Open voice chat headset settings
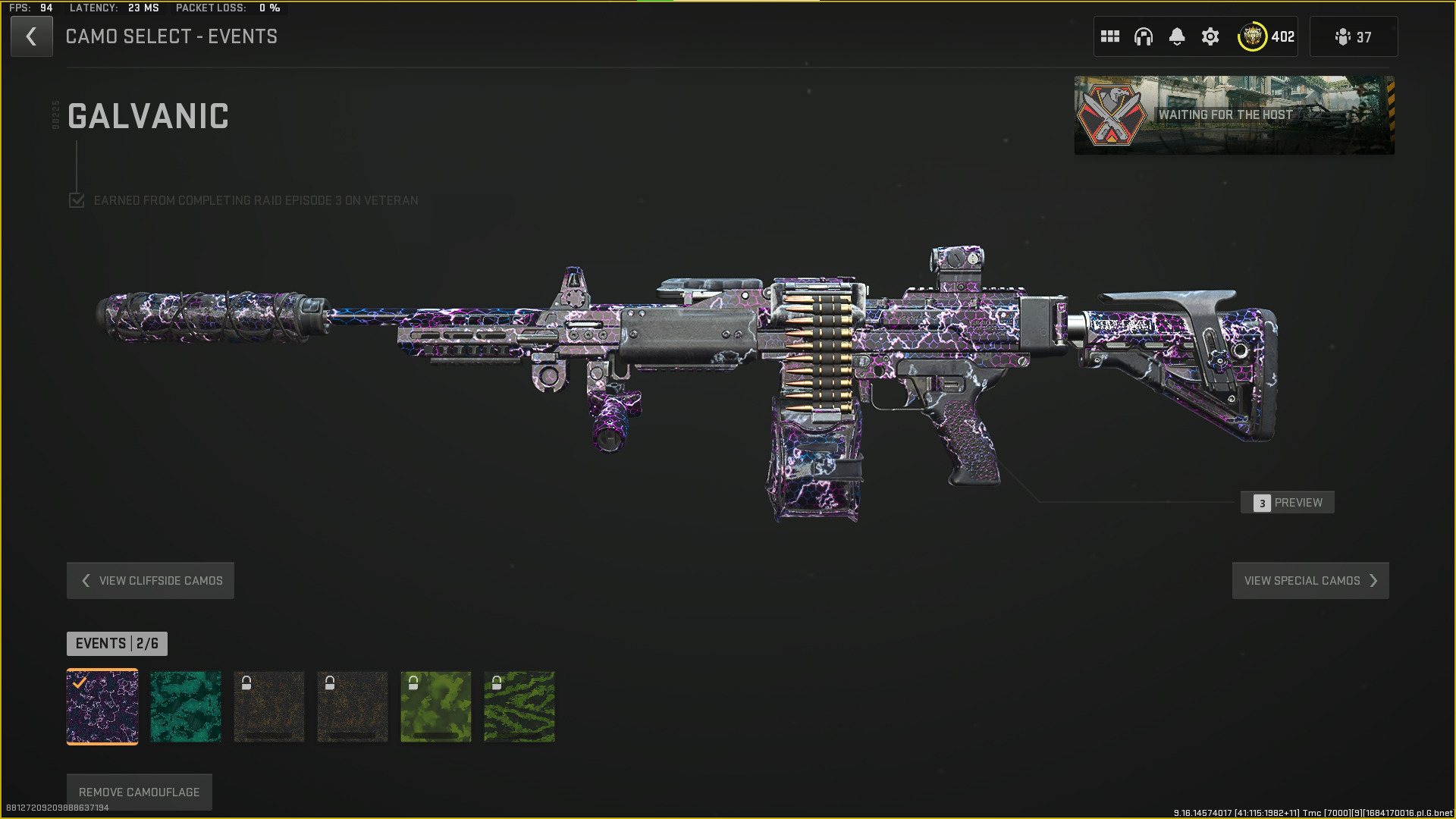 coord(1144,36)
